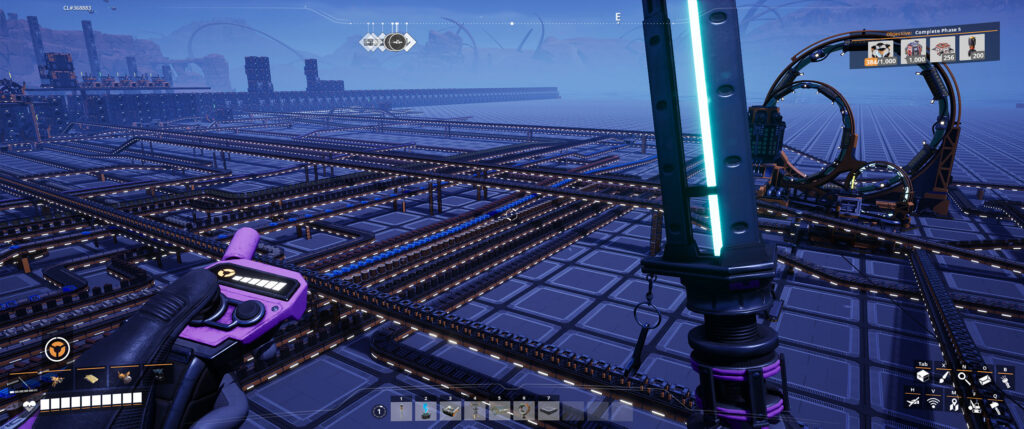
Task: Select the pole item in hotbar slot 1
Action: [401, 410]
